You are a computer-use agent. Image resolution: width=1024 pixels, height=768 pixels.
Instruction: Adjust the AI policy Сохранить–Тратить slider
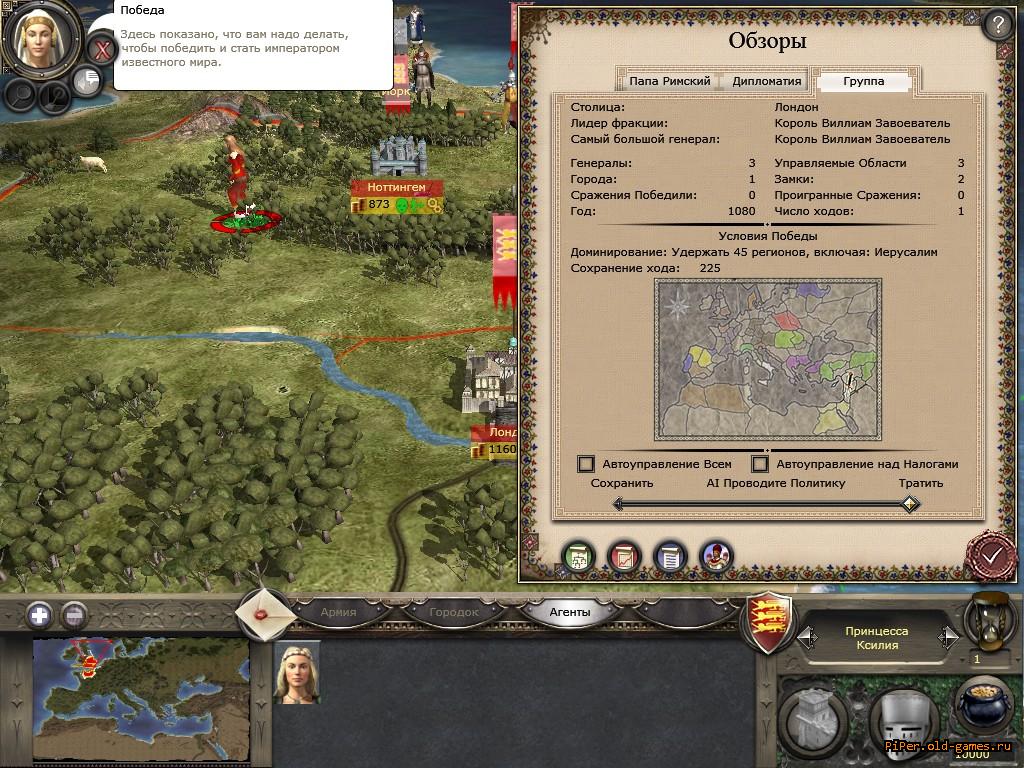[908, 504]
